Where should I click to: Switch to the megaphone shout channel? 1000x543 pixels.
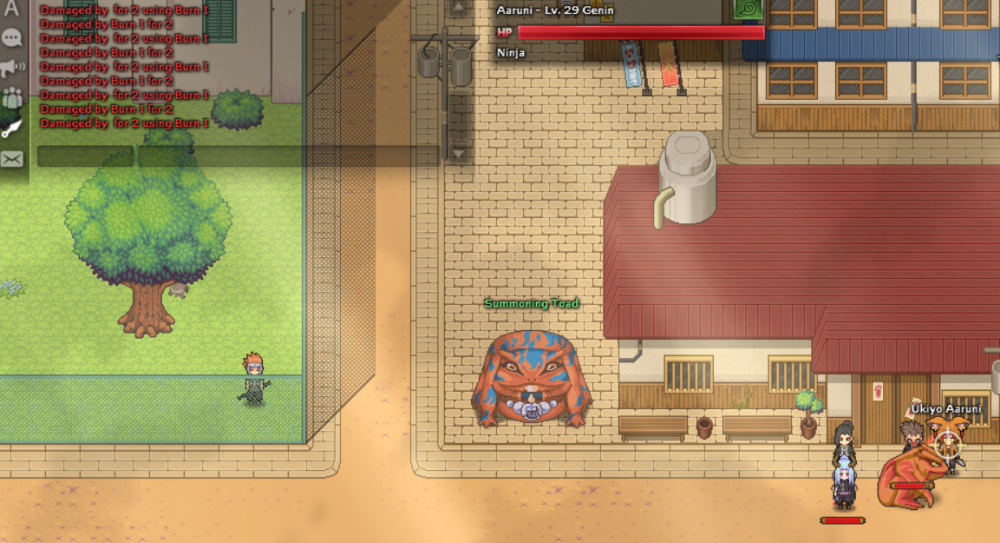click(12, 68)
